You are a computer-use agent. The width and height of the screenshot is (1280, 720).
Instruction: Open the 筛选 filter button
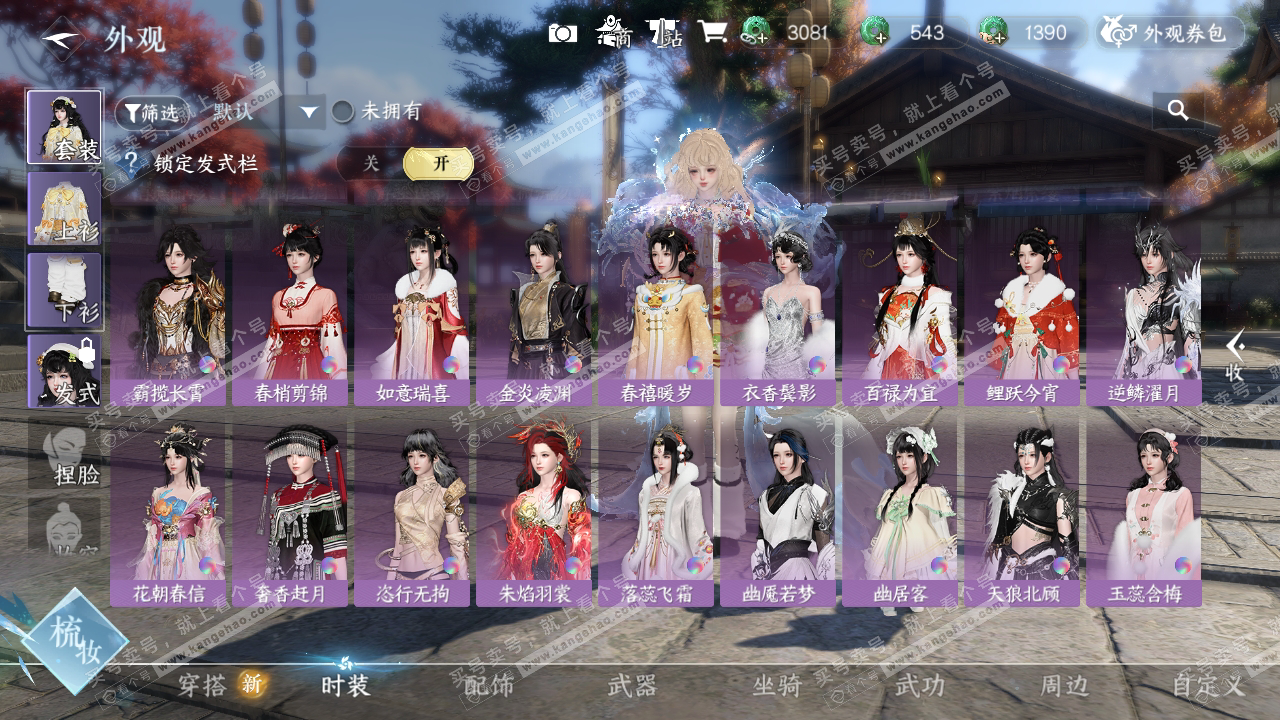pos(151,112)
